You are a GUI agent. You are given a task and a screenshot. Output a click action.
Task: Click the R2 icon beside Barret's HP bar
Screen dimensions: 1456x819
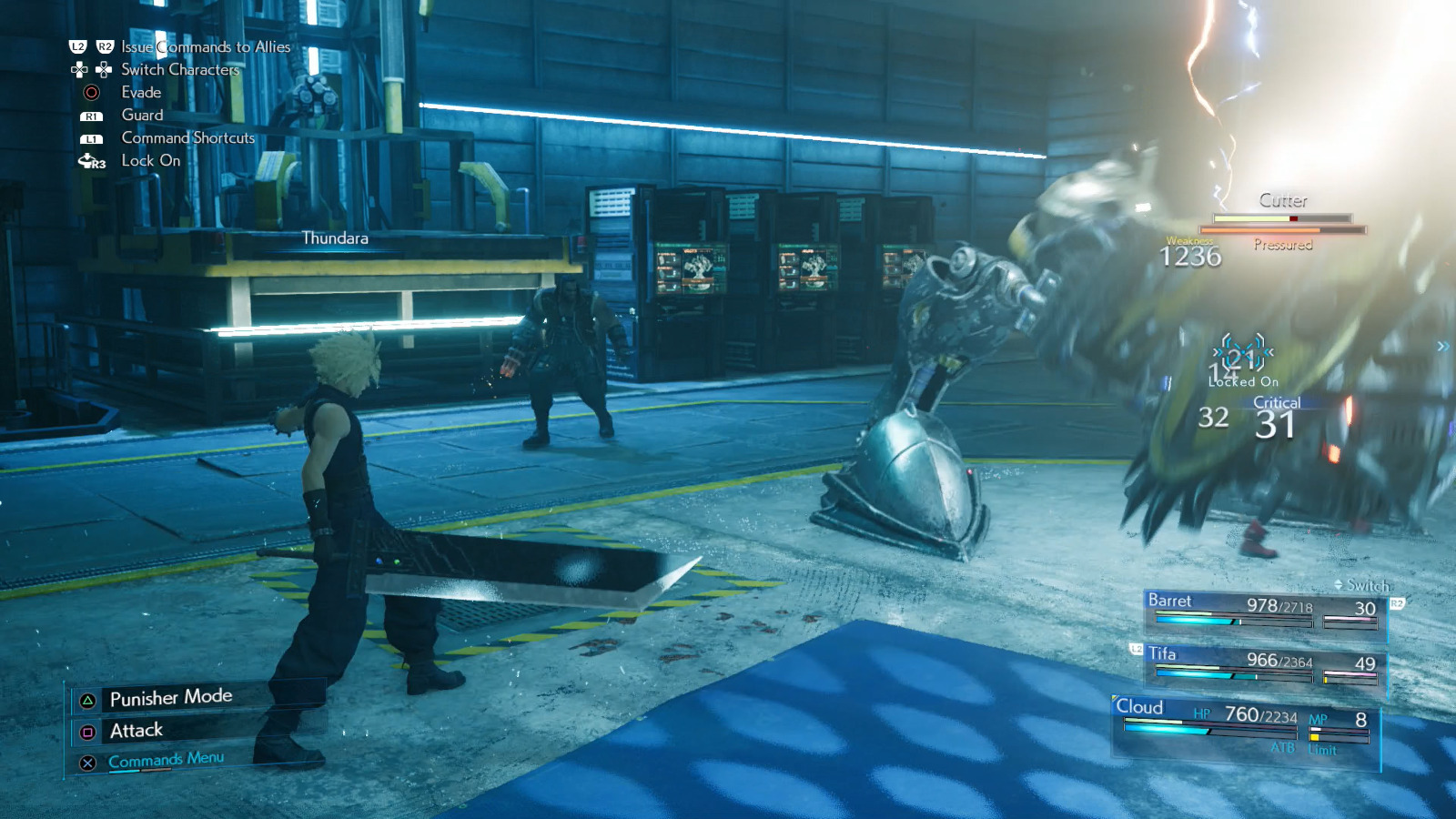[x=1397, y=604]
